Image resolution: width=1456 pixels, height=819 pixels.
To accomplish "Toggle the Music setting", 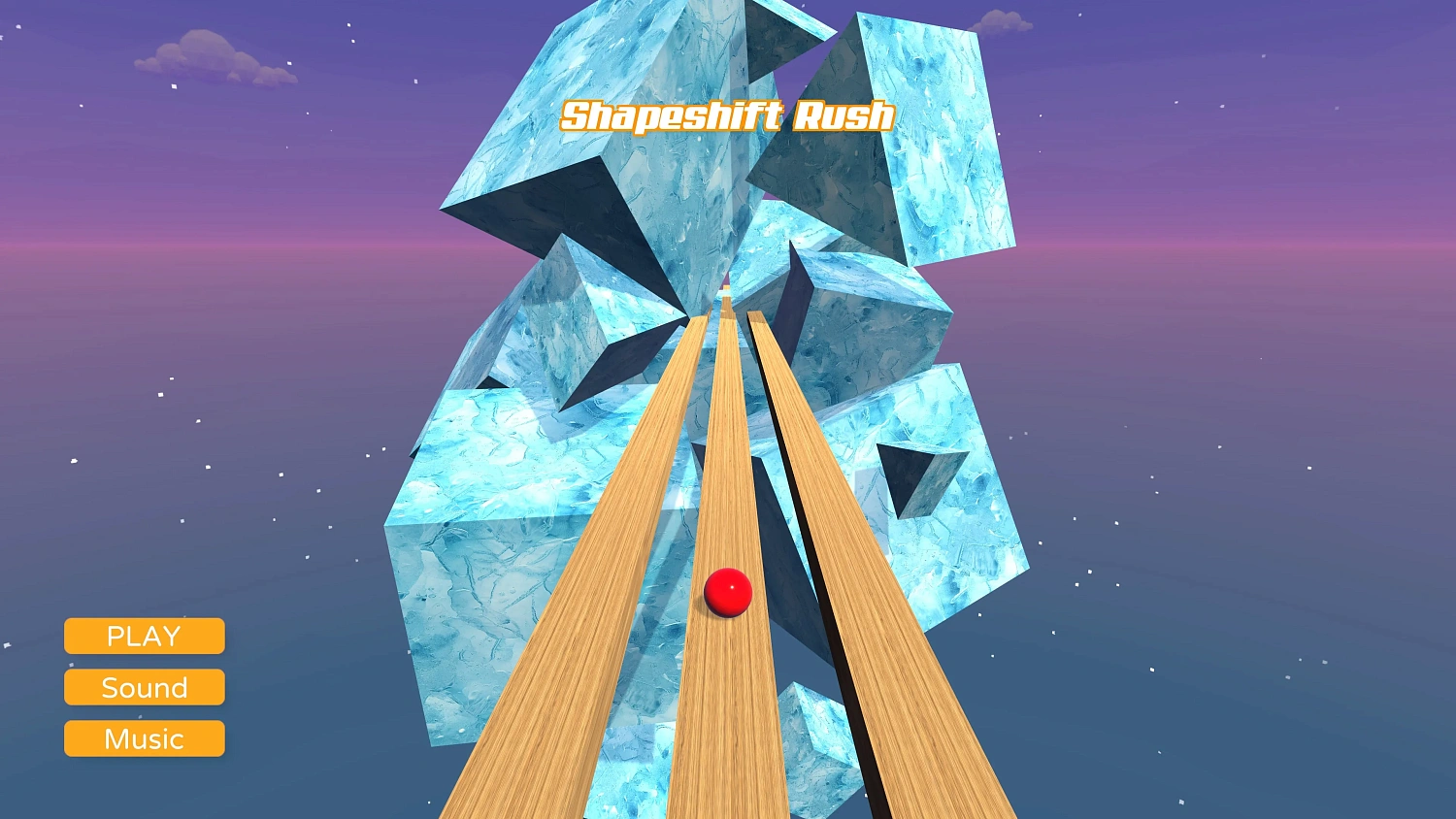I will coord(144,738).
